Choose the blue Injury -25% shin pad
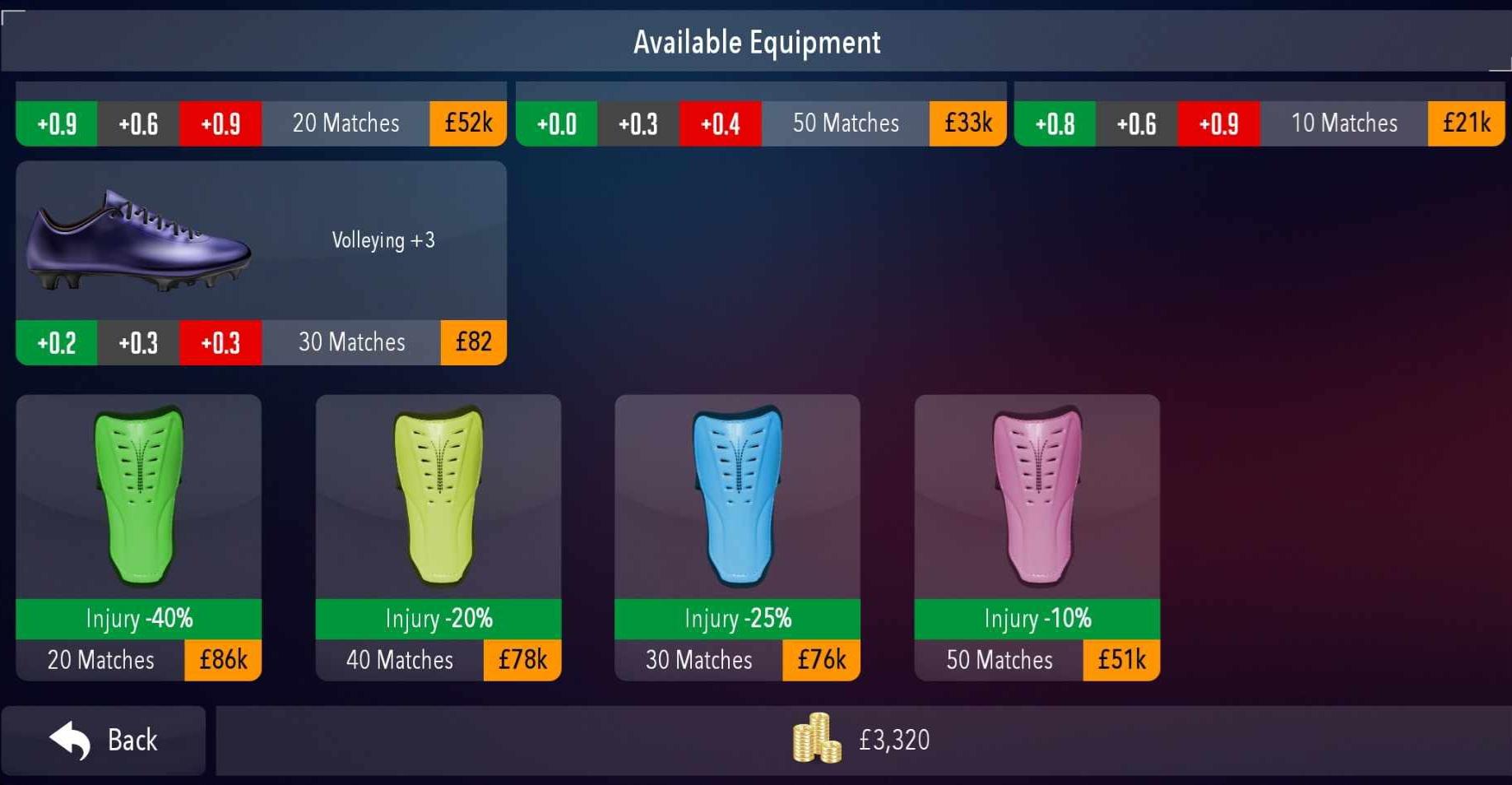1512x785 pixels. coord(737,494)
